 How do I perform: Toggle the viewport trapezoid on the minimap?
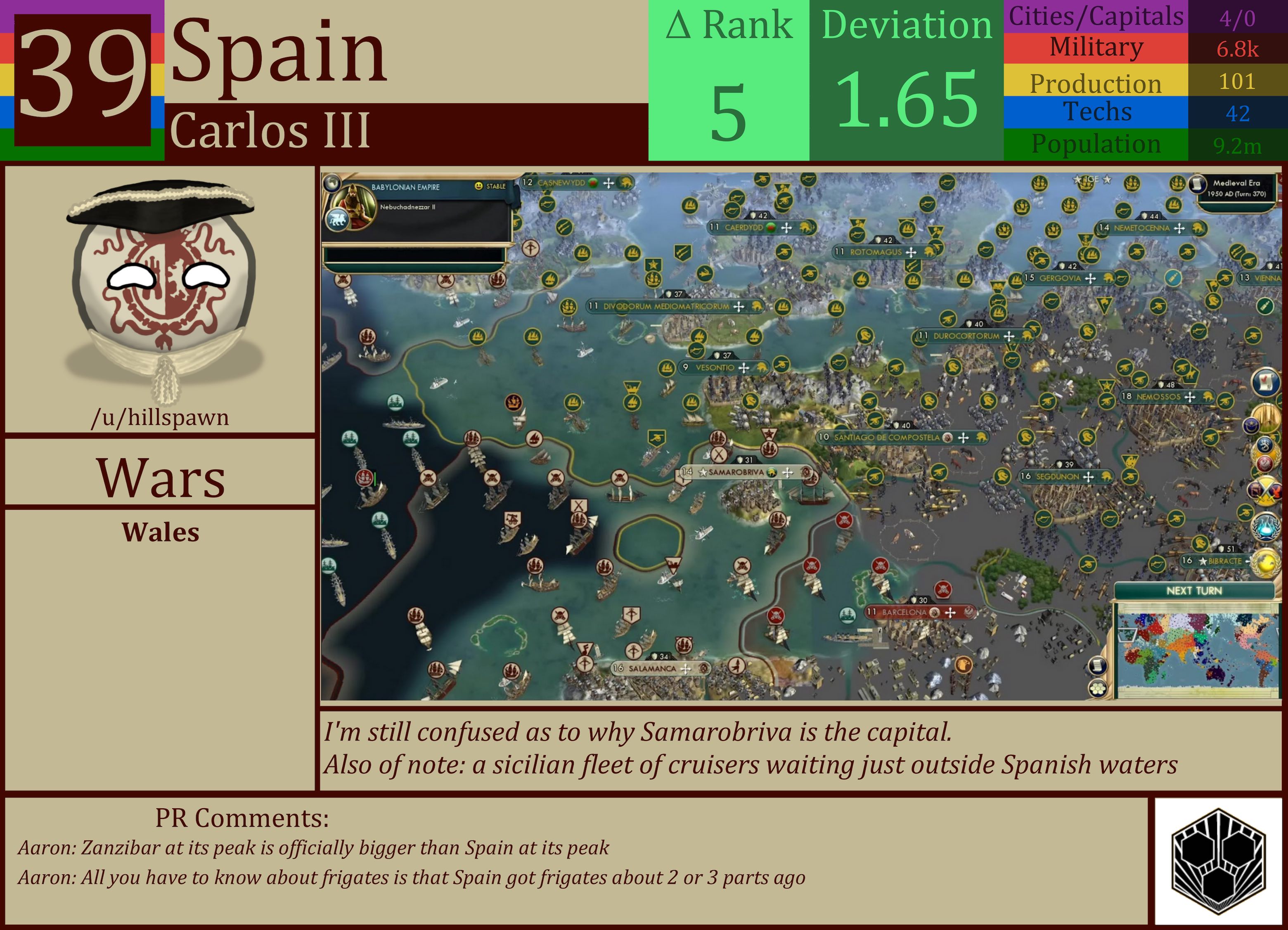(x=1128, y=635)
